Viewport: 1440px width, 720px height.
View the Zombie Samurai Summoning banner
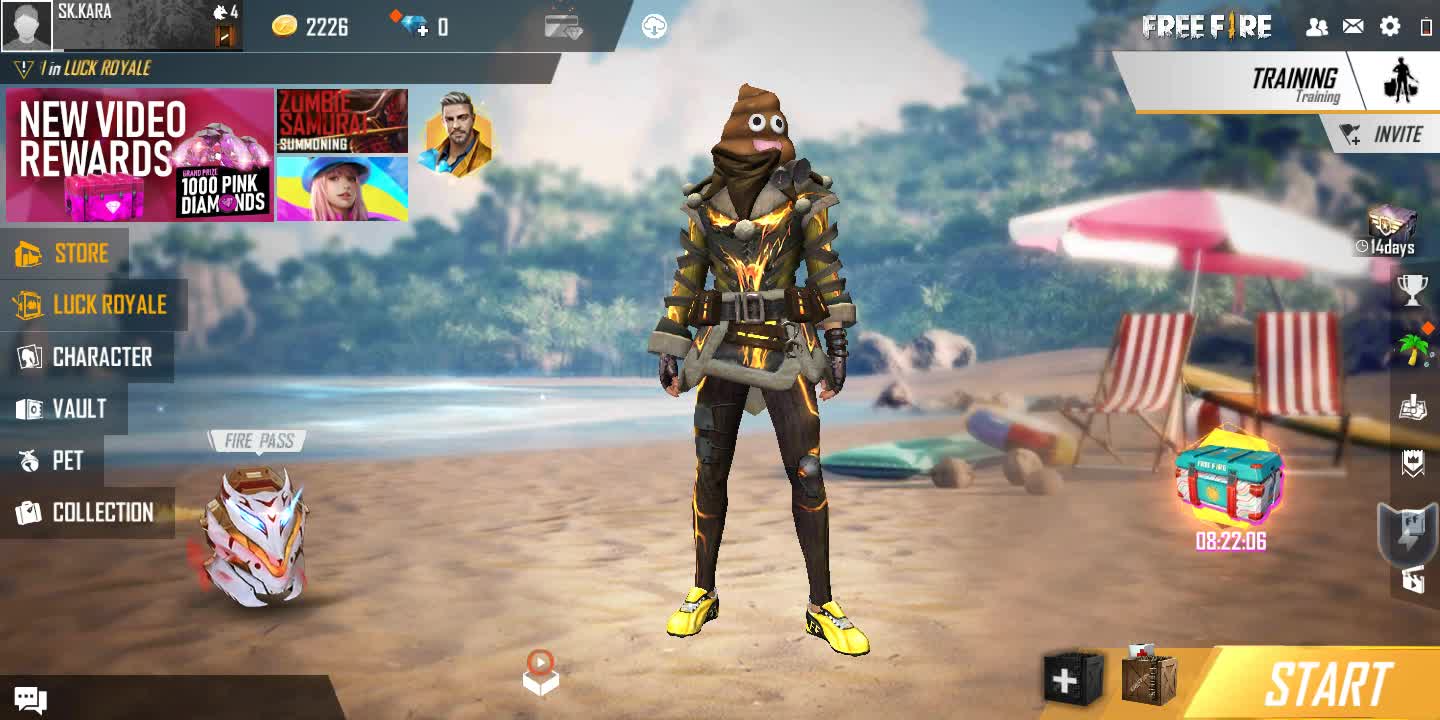coord(342,120)
